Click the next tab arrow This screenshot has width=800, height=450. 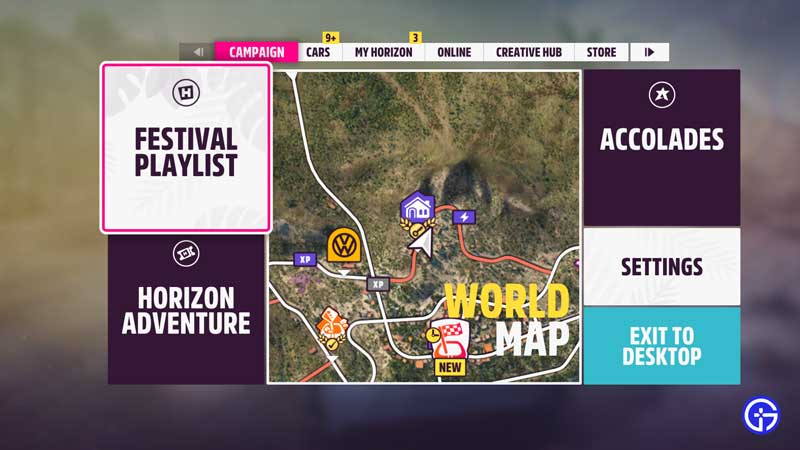tap(650, 52)
